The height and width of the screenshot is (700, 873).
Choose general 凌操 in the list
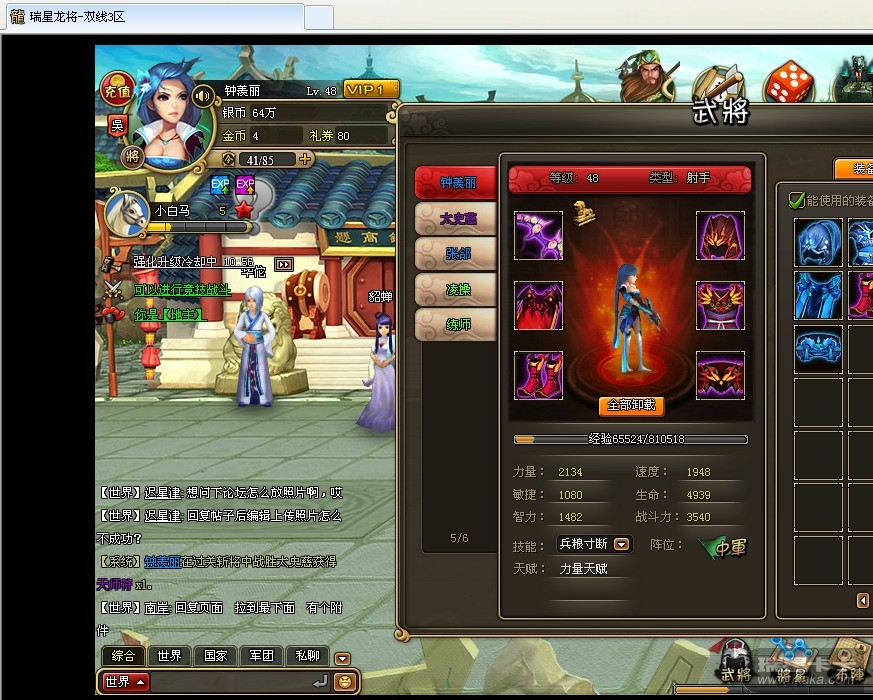pyautogui.click(x=457, y=289)
